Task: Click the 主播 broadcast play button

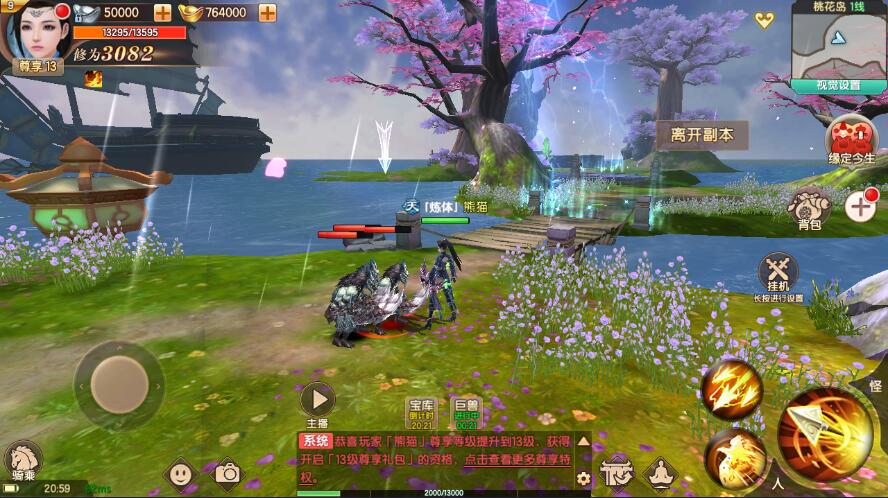Action: pyautogui.click(x=317, y=400)
